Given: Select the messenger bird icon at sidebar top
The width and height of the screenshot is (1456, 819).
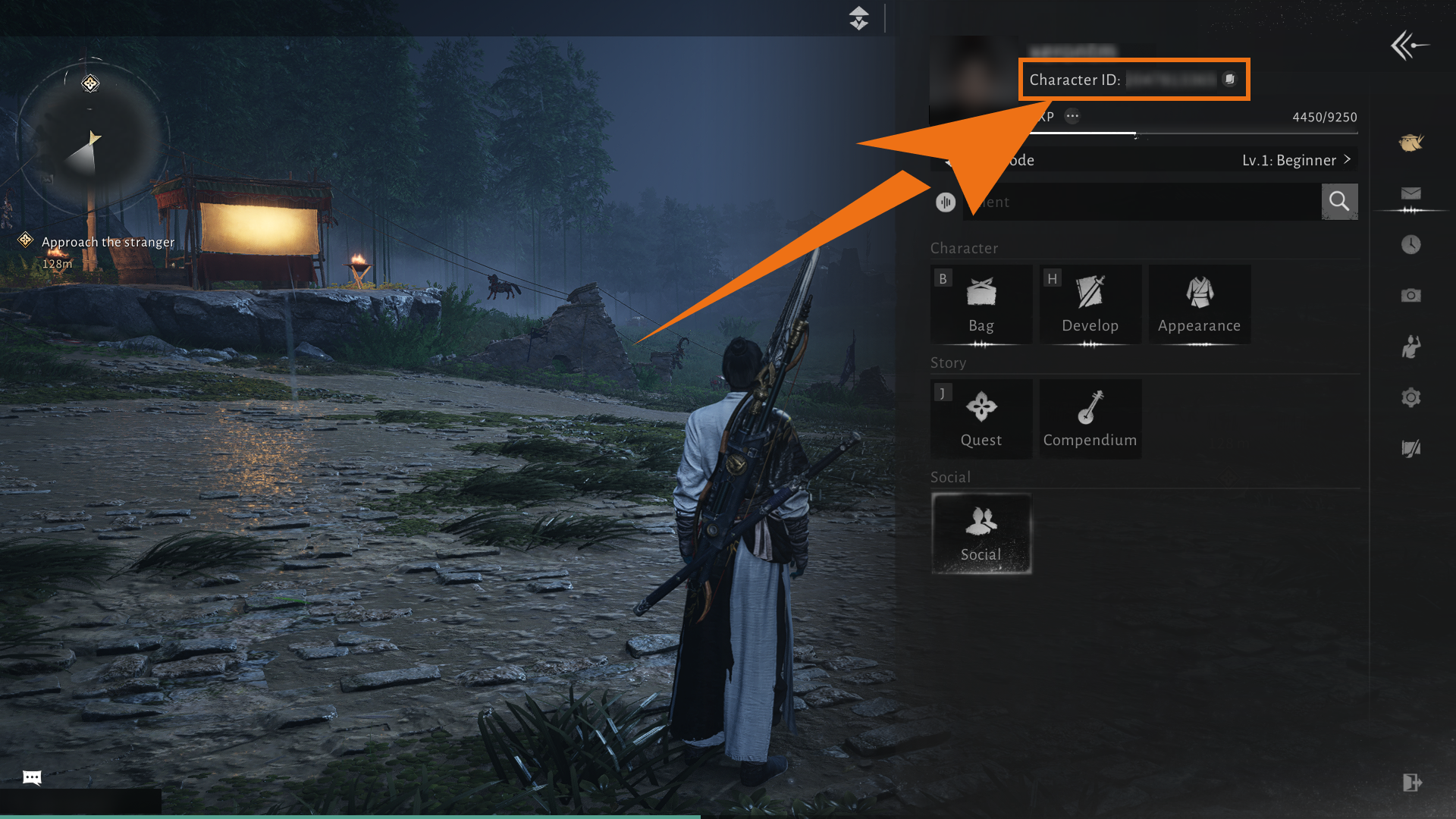Looking at the screenshot, I should [x=1410, y=143].
